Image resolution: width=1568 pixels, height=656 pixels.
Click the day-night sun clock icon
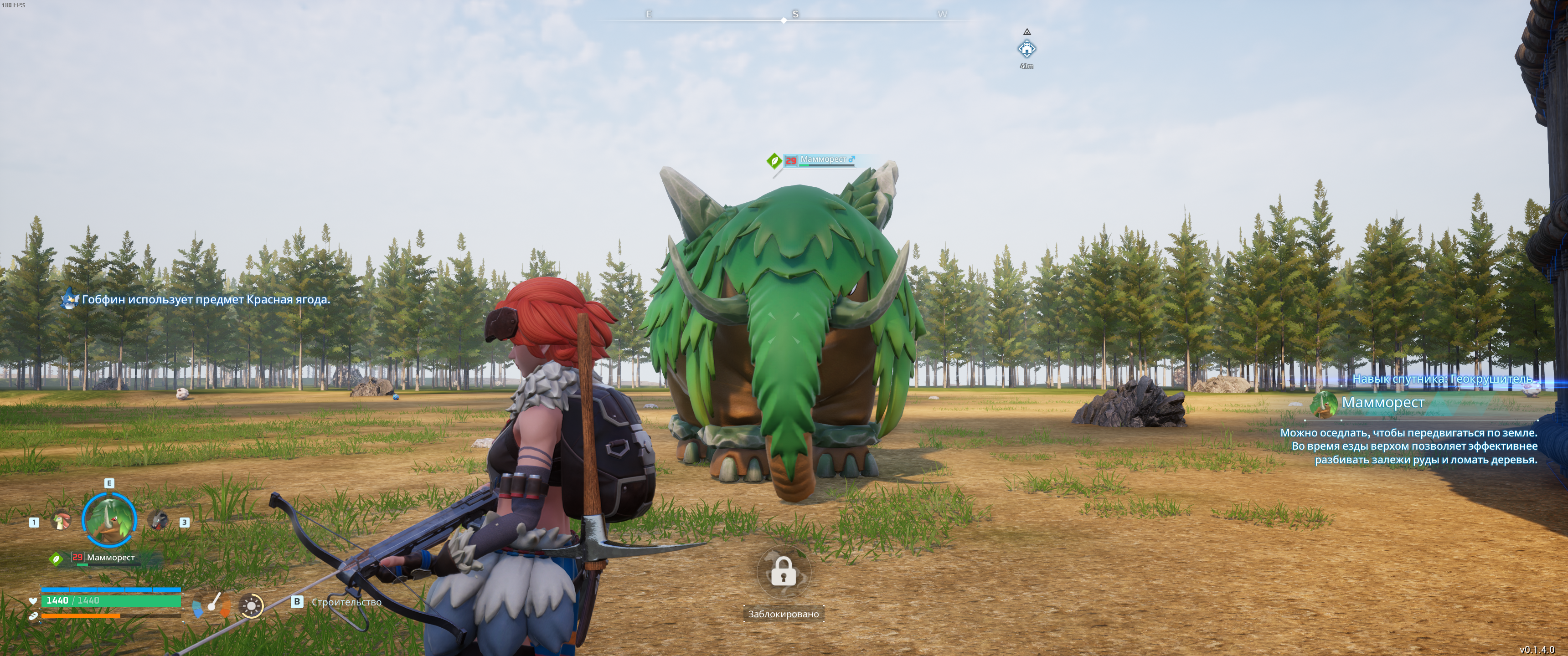(x=251, y=605)
